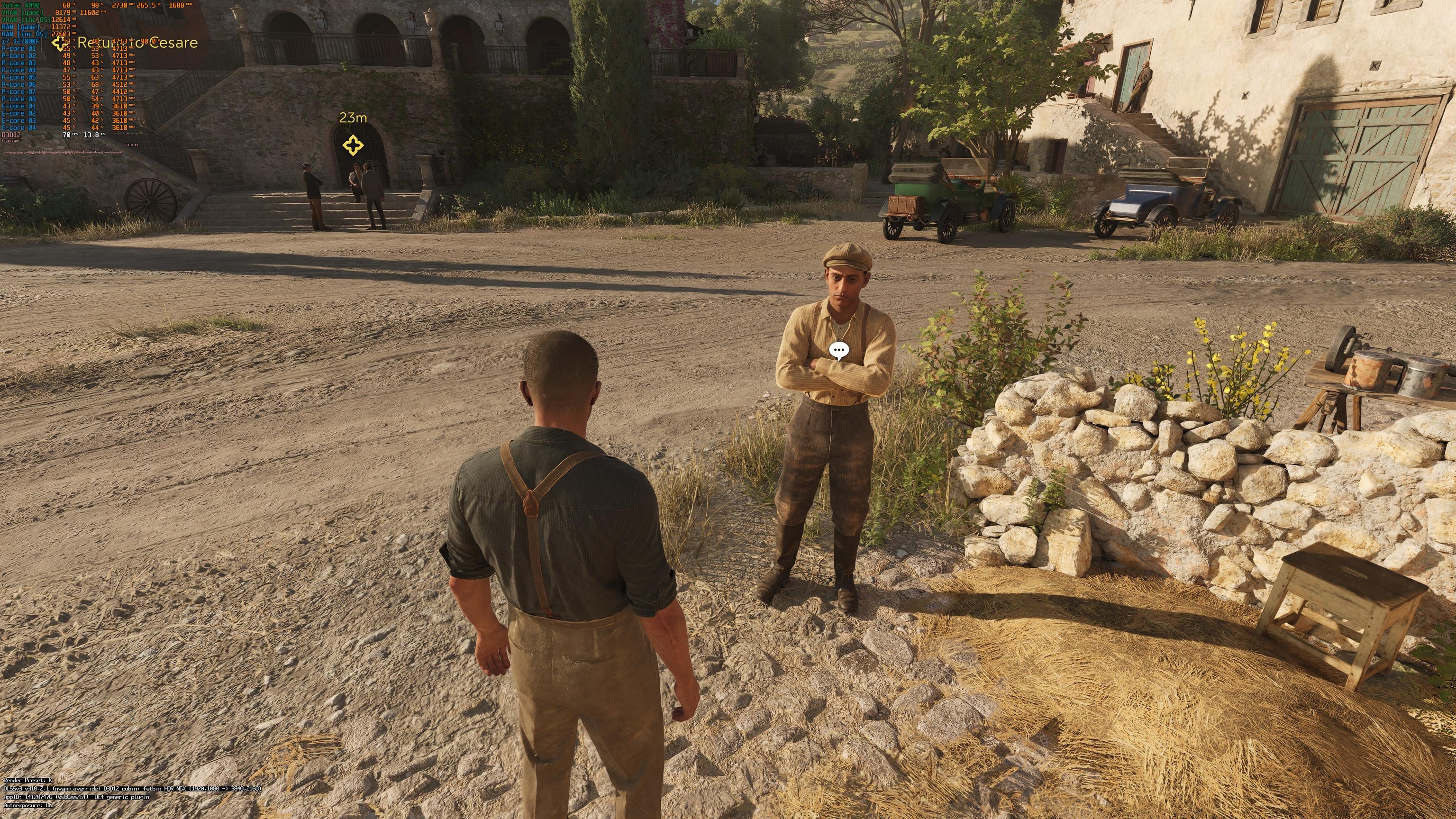Viewport: 1456px width, 819px height.
Task: Select the speech bubble talk icon
Action: [839, 351]
